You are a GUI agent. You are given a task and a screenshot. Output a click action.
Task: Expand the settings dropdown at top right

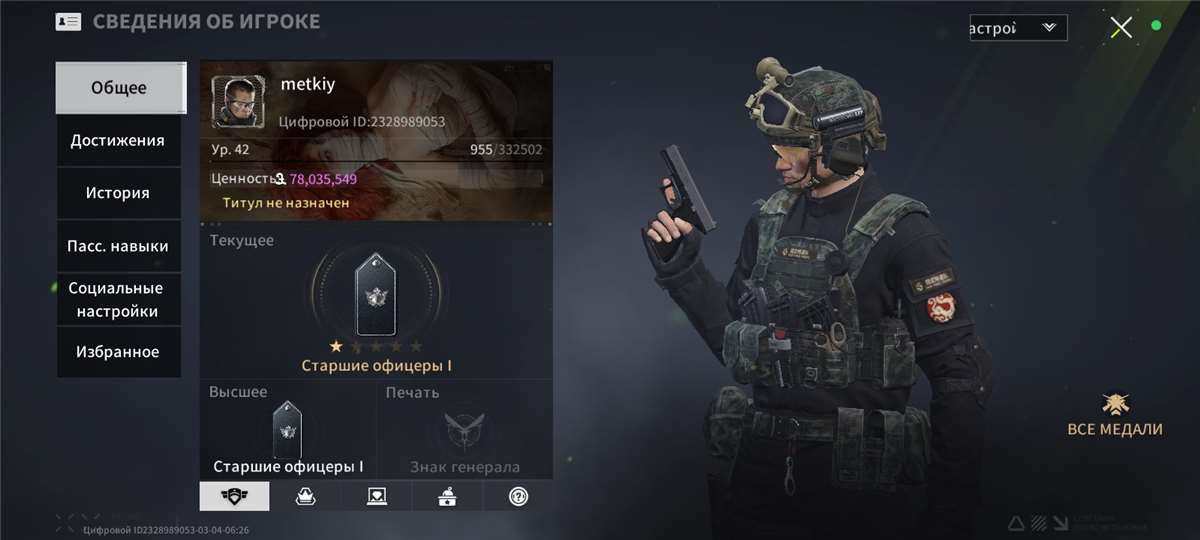tap(1017, 28)
